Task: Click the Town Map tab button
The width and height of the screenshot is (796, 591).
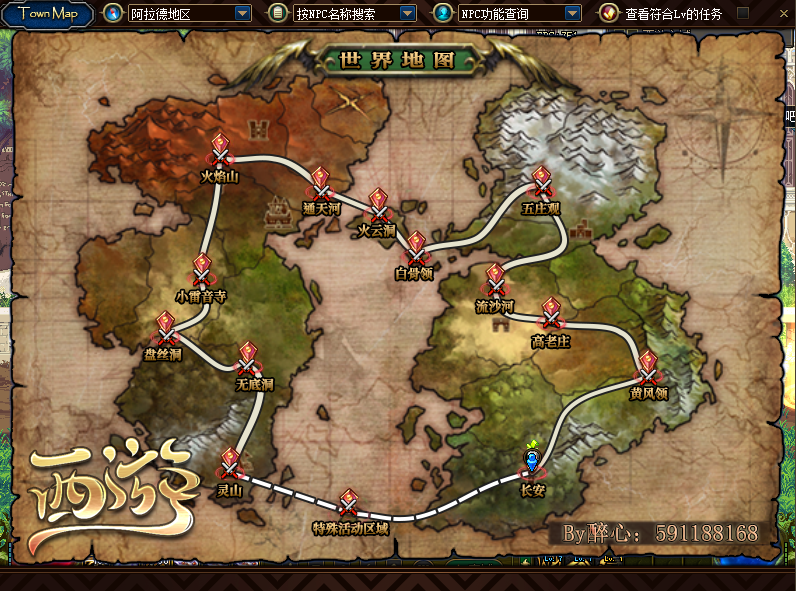Action: [x=48, y=14]
